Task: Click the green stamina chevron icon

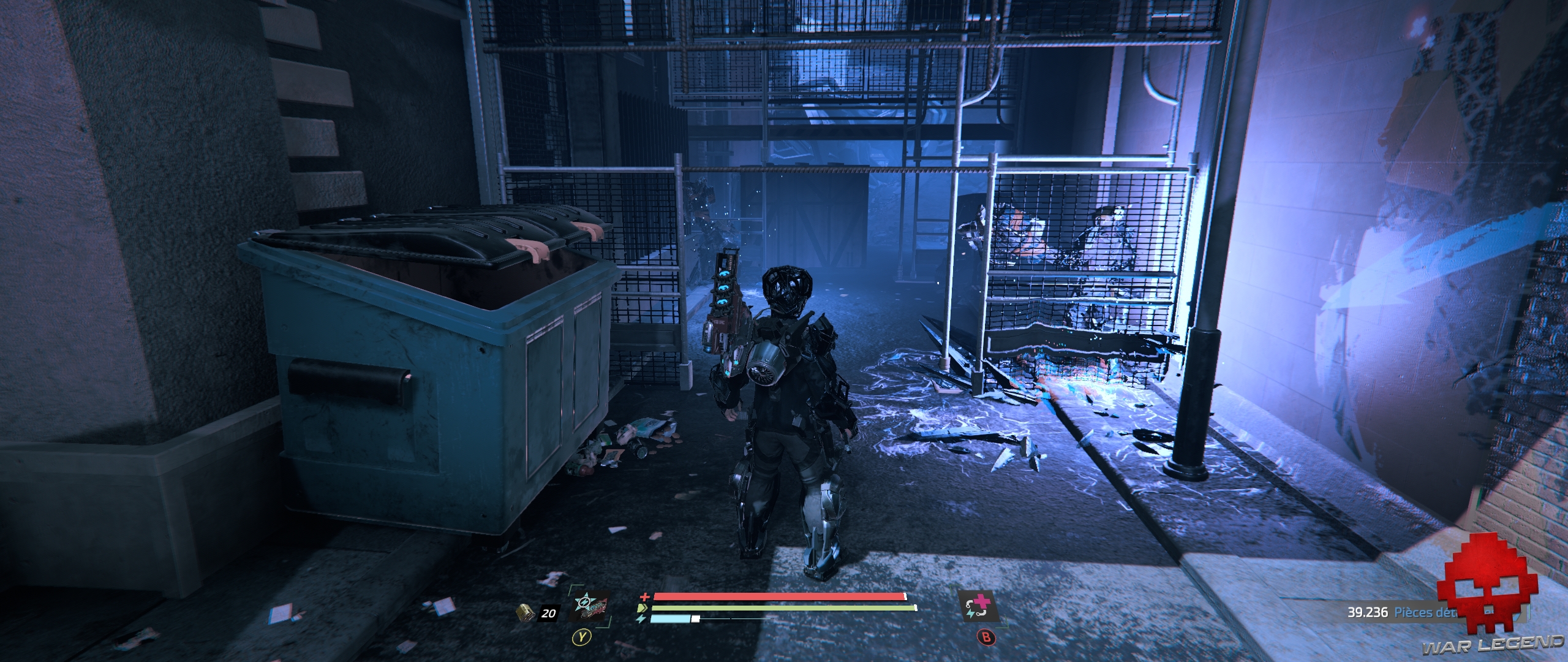Action: (643, 609)
